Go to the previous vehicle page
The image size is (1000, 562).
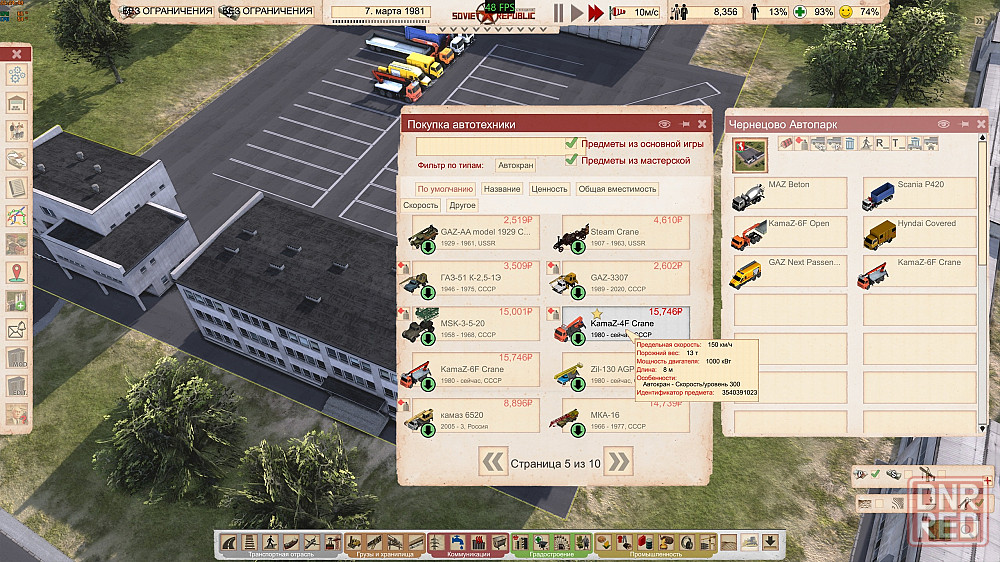[x=494, y=461]
